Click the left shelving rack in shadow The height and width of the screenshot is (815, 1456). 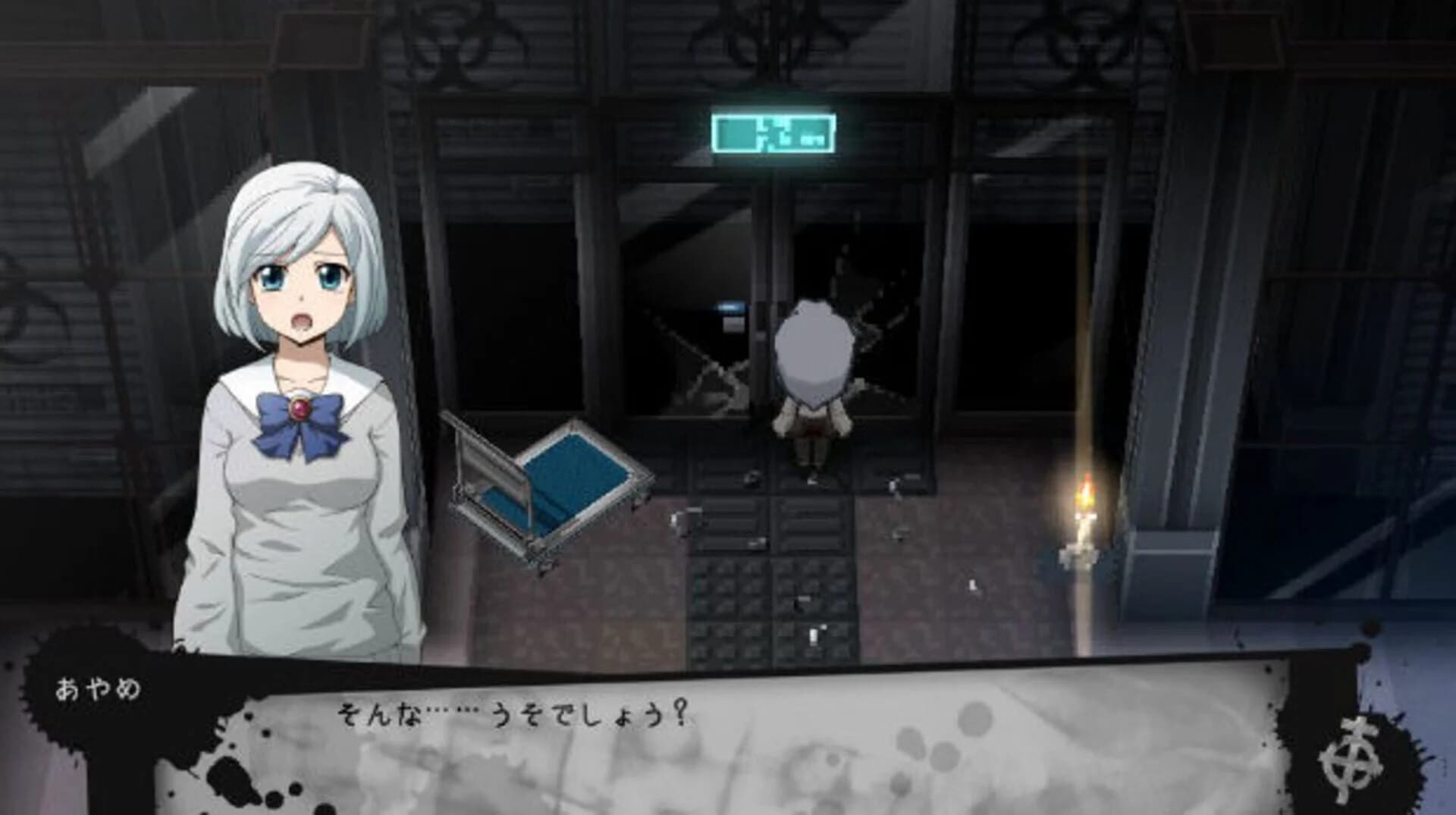coord(76,303)
